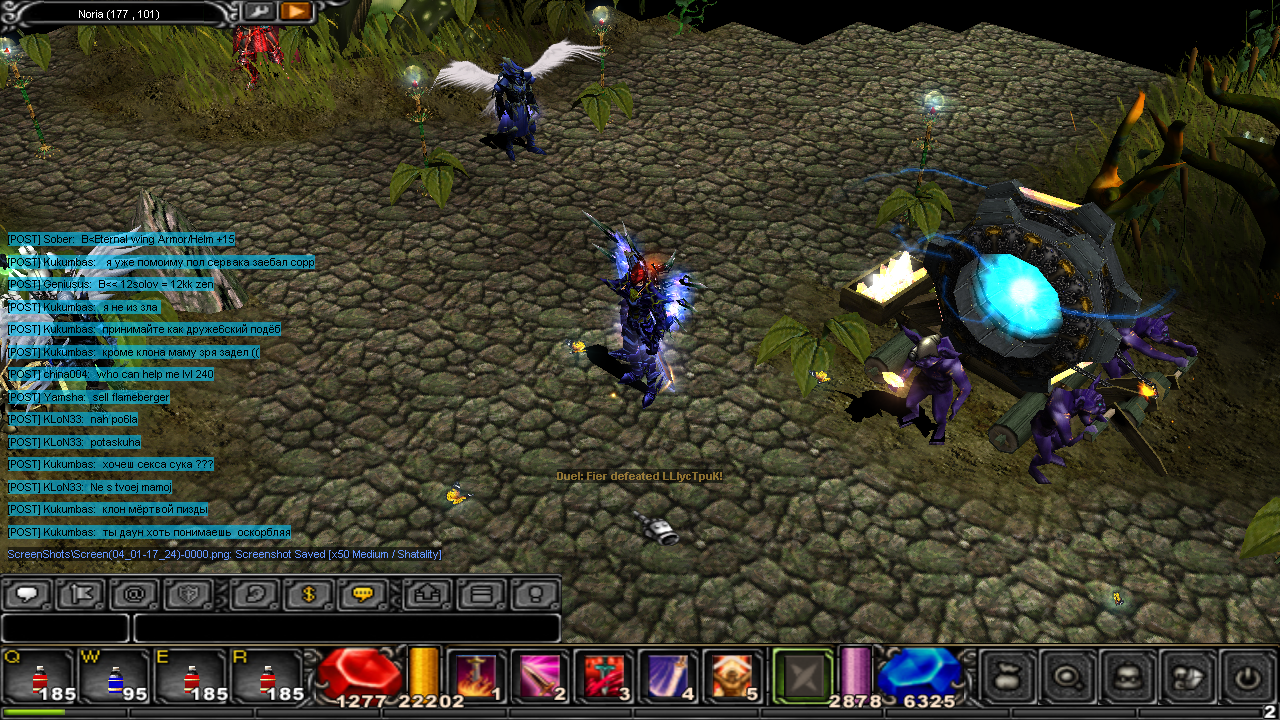This screenshot has height=720, width=1280.
Task: Select the white speech bubble chat button
Action: click(x=27, y=595)
